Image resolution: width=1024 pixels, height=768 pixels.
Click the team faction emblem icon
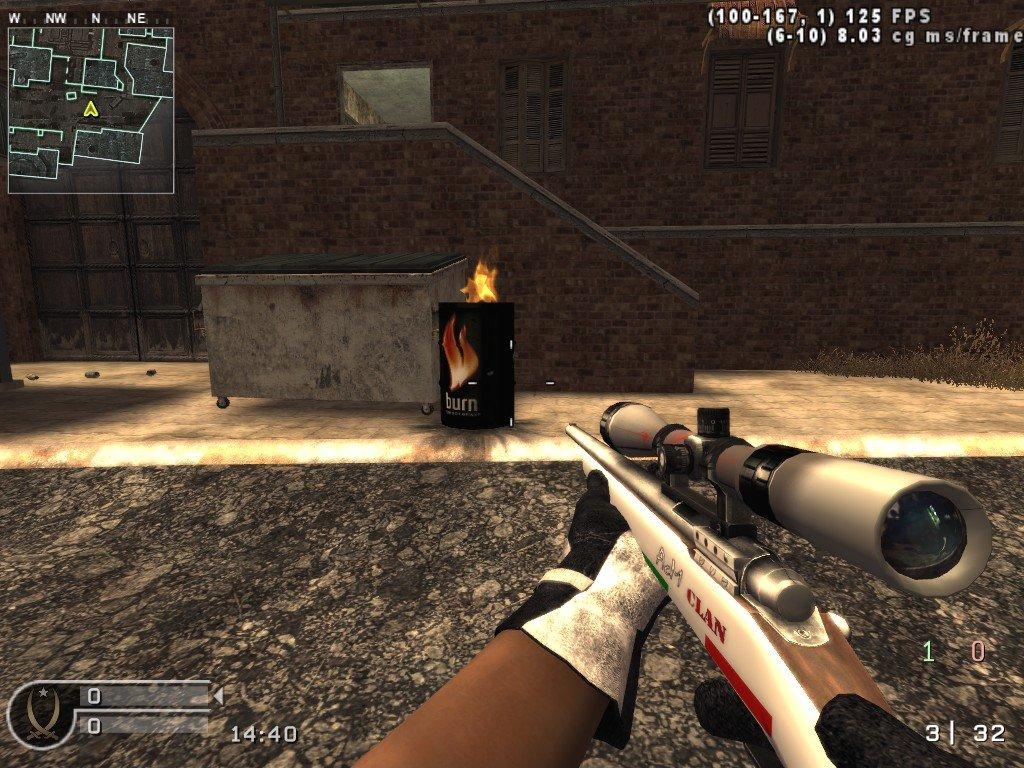click(40, 714)
